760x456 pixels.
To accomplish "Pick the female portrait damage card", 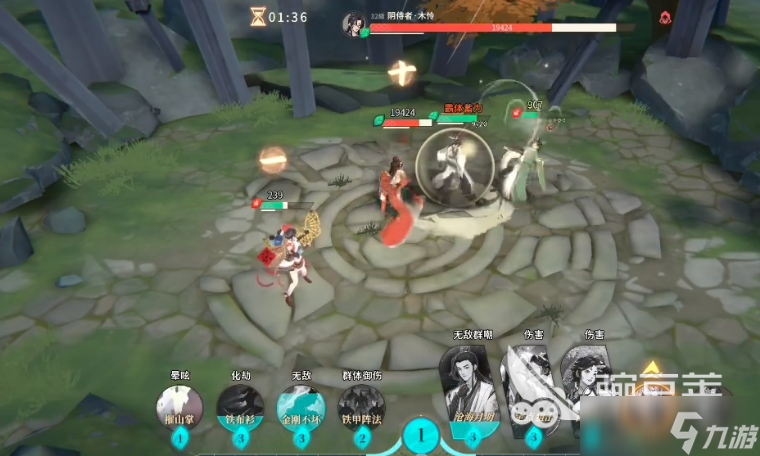I will (585, 385).
